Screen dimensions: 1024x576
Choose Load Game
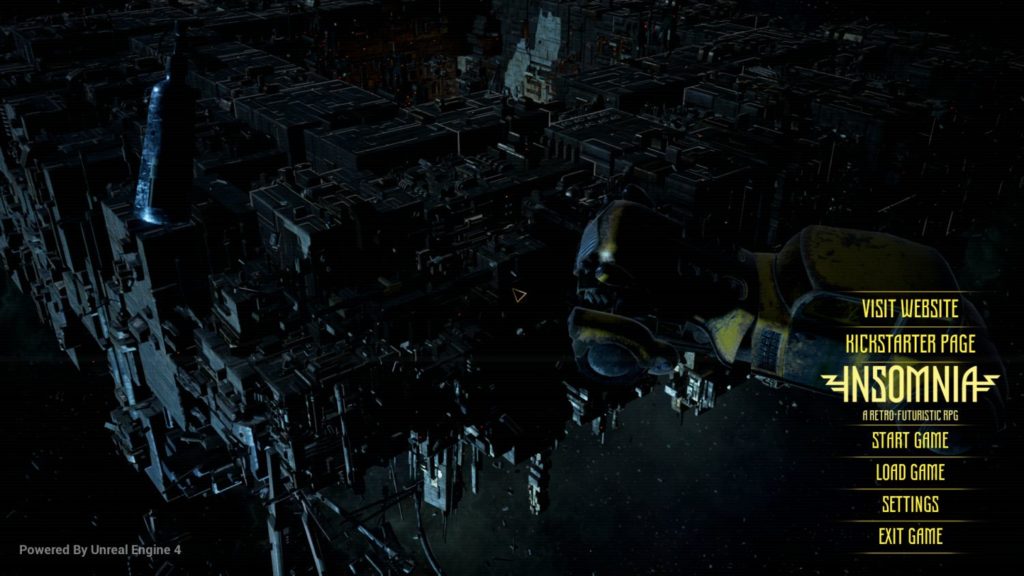[x=909, y=472]
